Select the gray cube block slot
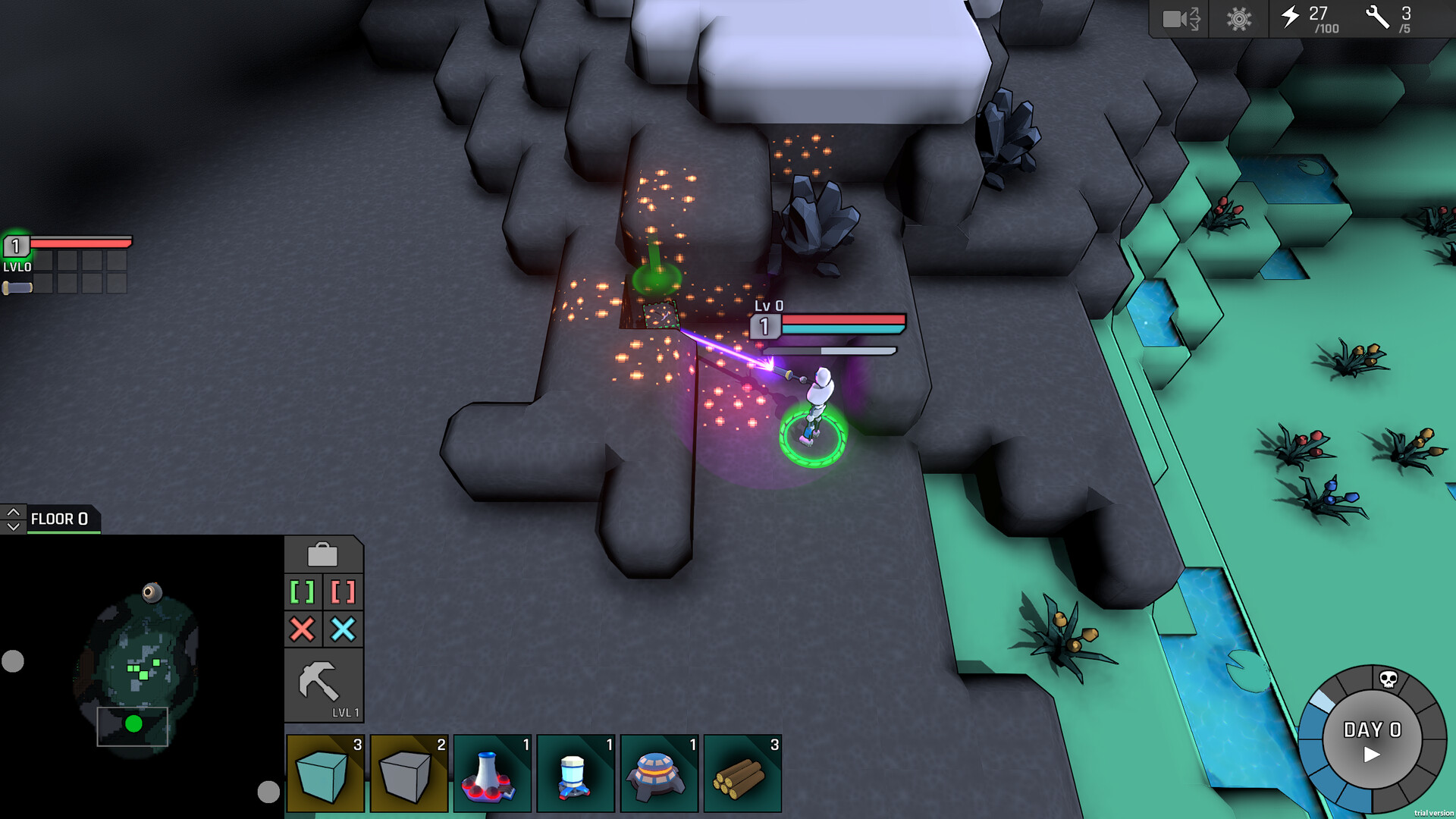1456x819 pixels. tap(409, 773)
